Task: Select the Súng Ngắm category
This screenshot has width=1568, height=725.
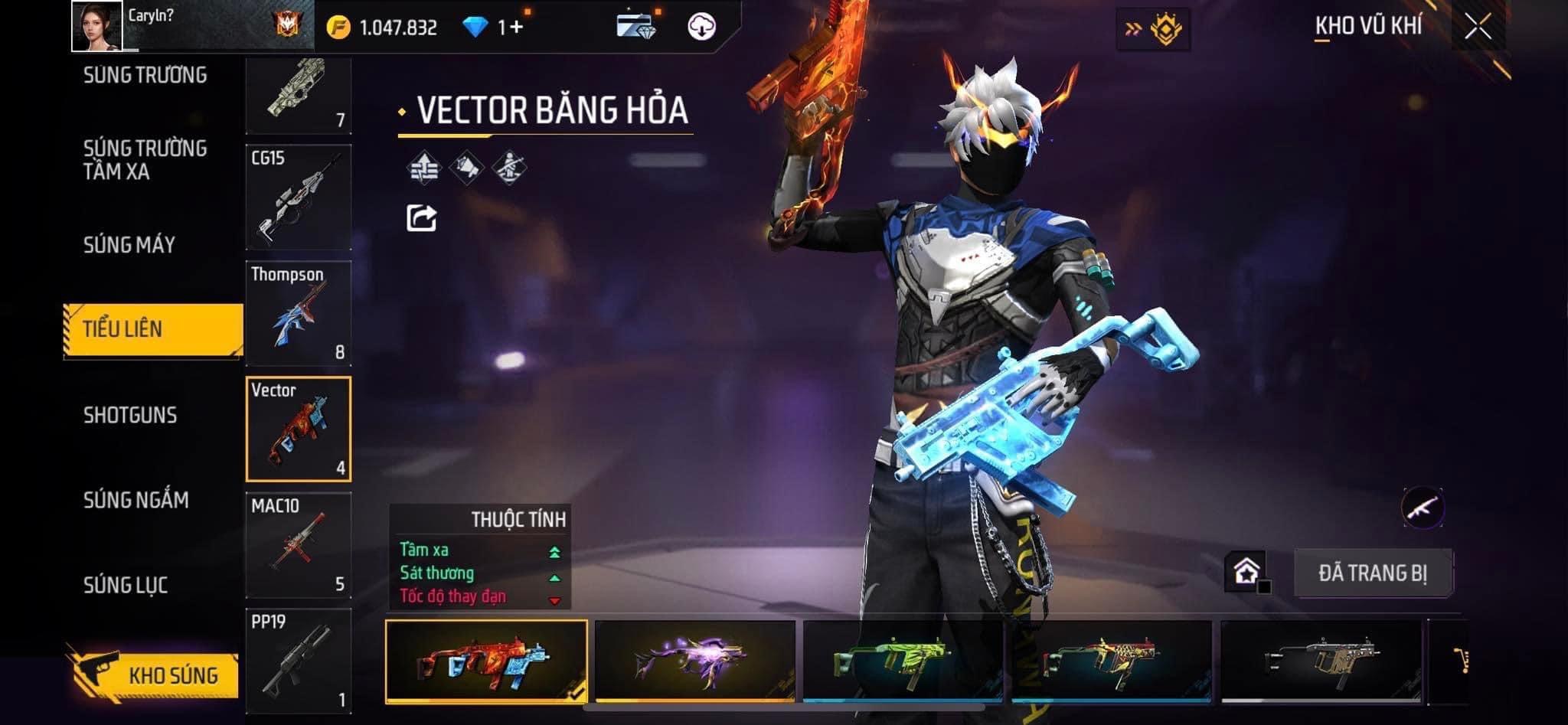Action: (x=136, y=500)
